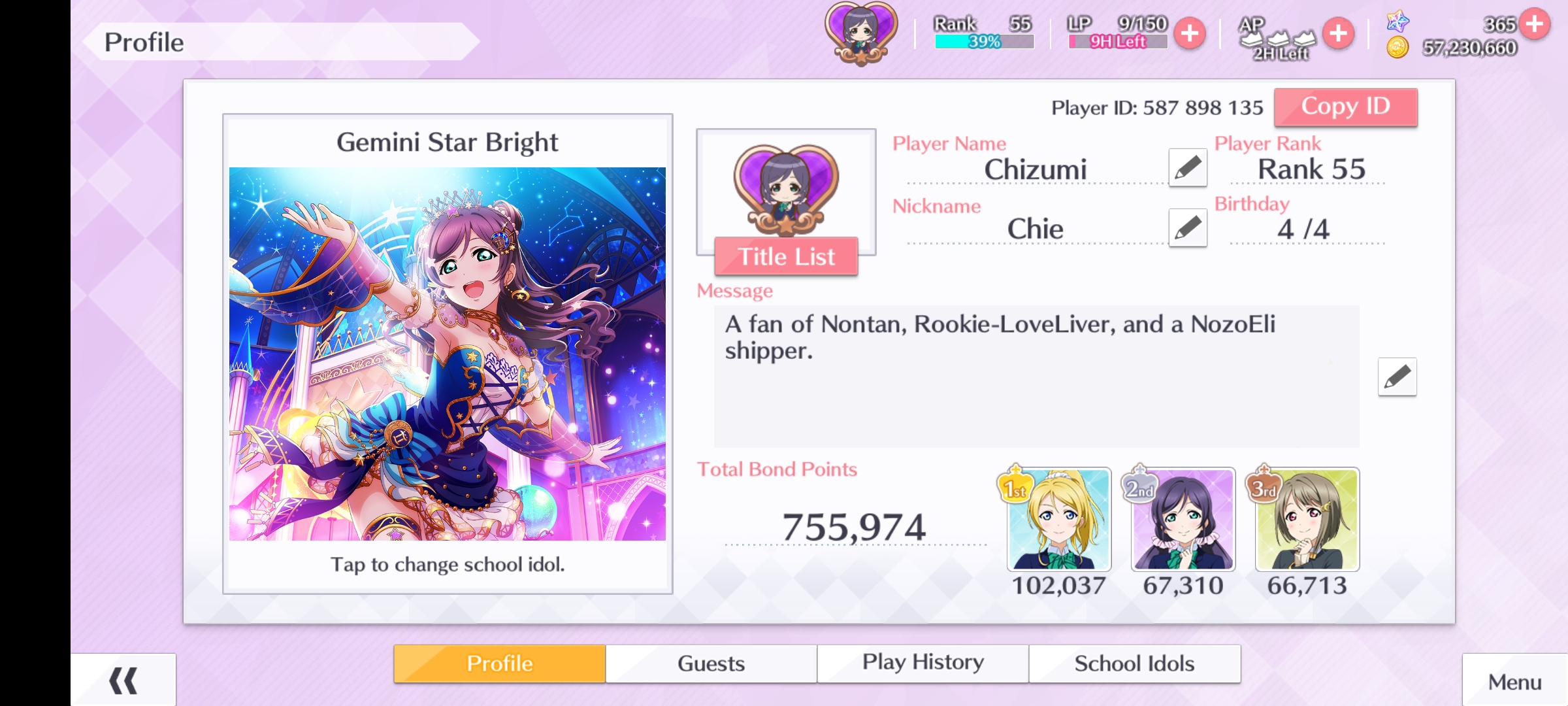Show the School Idols tab
Screen dimensions: 1568x706
click(1134, 664)
